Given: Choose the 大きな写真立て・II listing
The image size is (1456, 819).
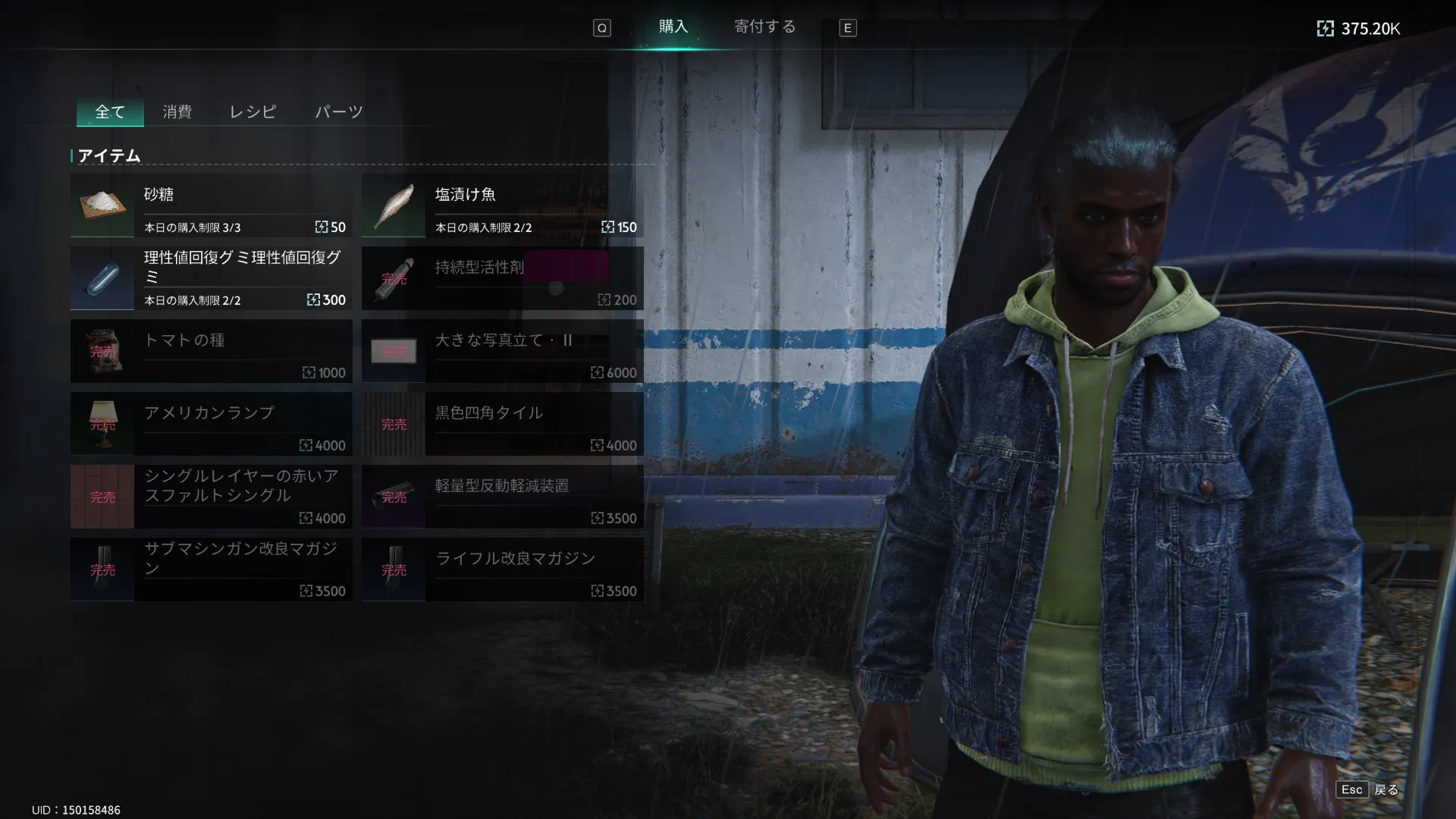Looking at the screenshot, I should pyautogui.click(x=502, y=351).
